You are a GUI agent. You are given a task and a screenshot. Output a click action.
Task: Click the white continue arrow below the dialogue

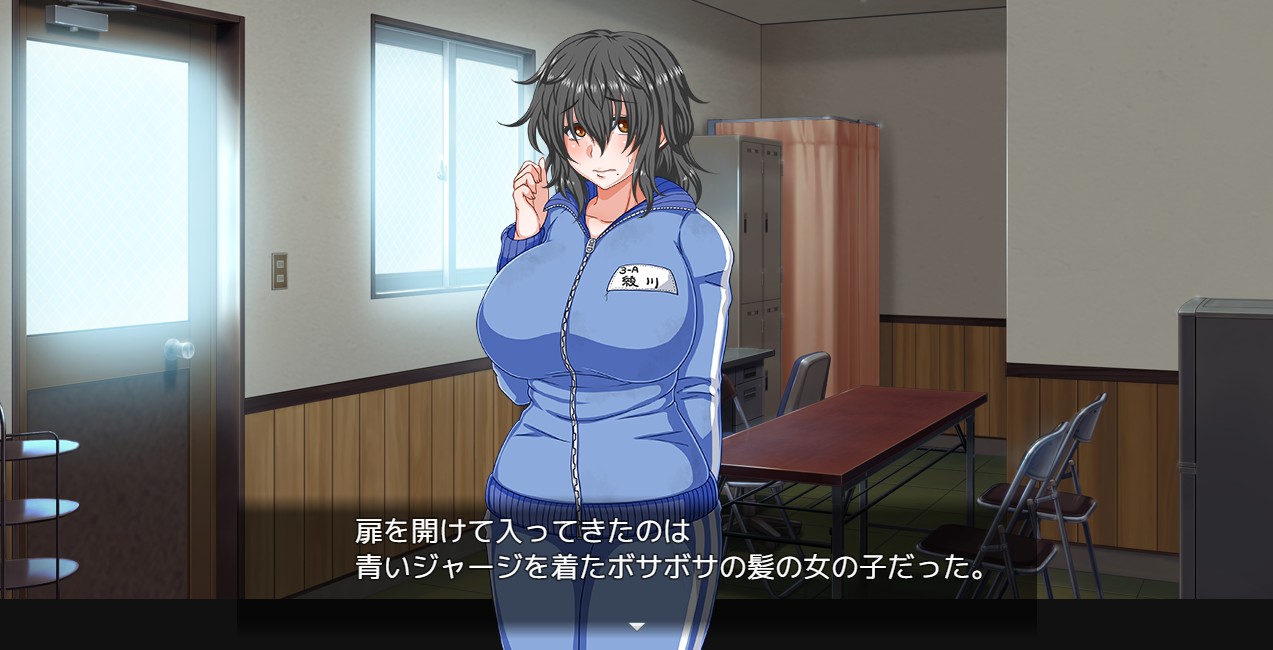636,627
